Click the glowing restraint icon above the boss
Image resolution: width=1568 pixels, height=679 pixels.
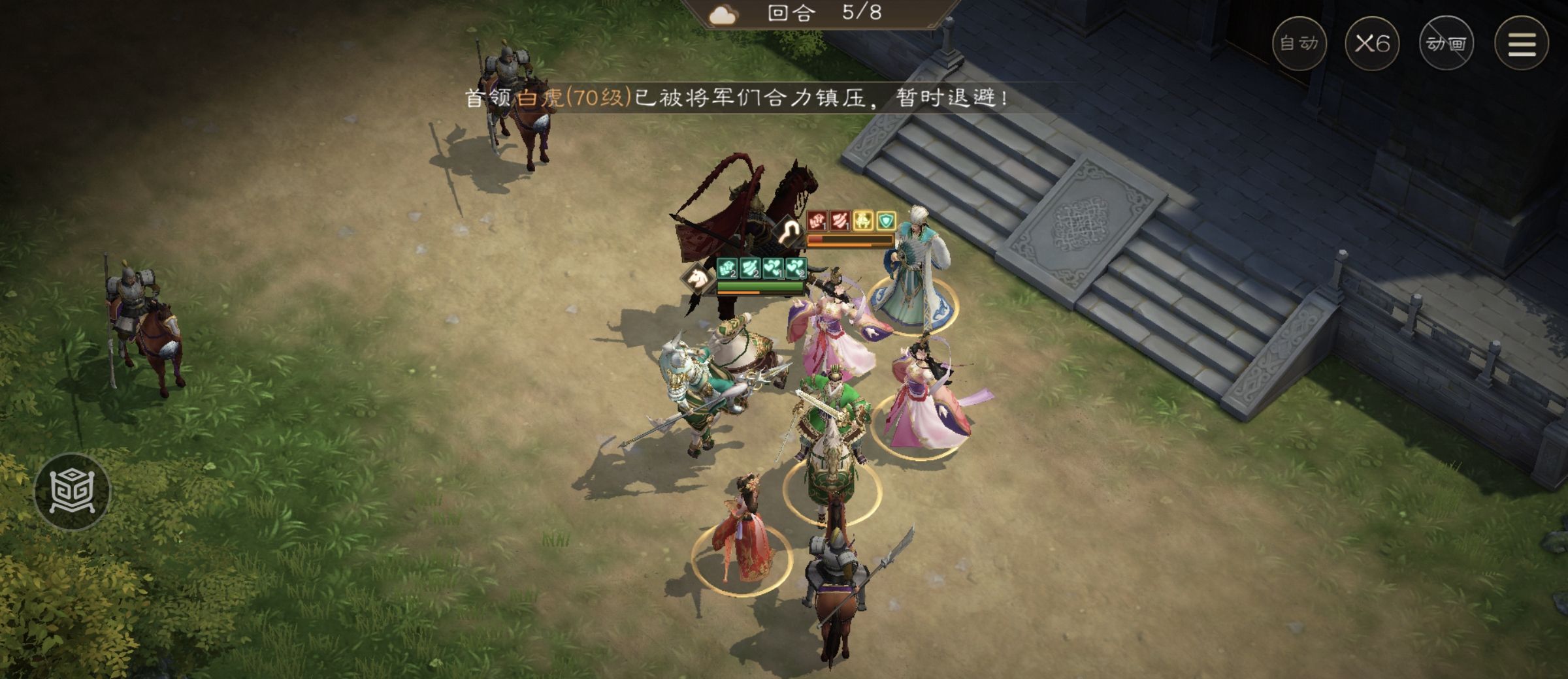pos(787,232)
